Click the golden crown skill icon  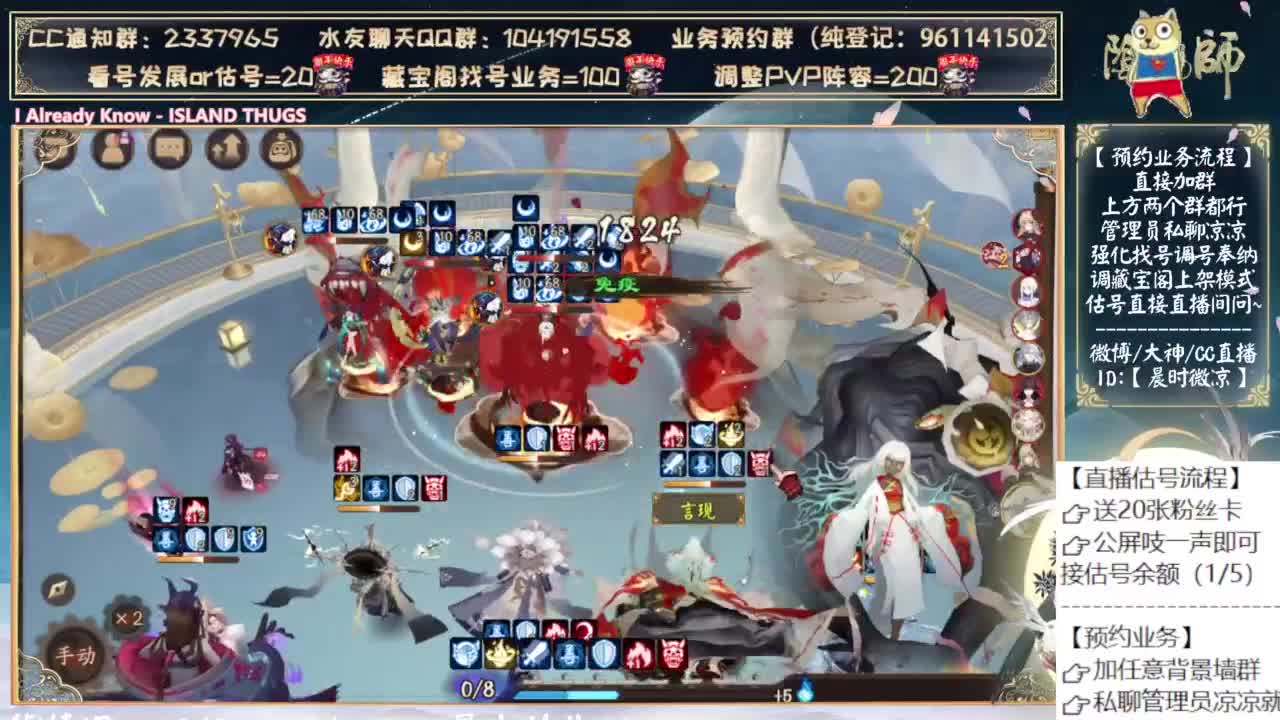point(500,652)
